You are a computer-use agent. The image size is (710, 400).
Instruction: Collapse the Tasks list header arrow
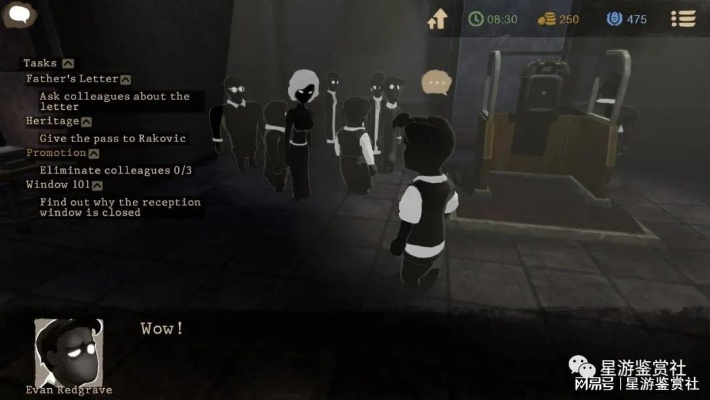[x=67, y=63]
